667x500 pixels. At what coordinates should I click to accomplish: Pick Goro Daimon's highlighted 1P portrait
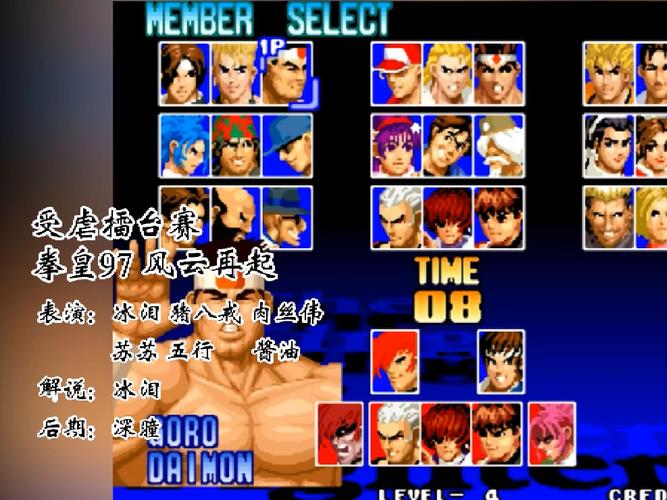[x=287, y=73]
